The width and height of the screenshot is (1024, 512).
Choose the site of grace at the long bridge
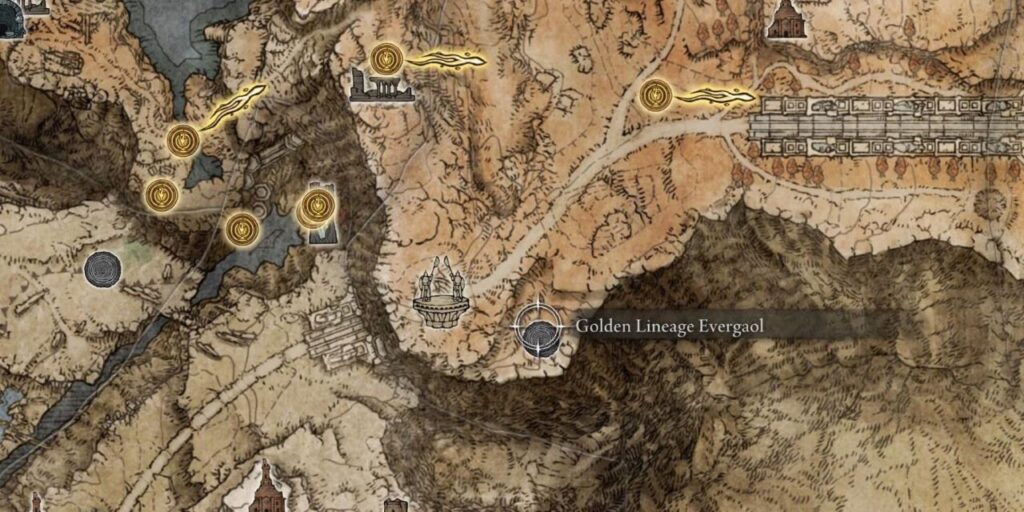tap(655, 96)
